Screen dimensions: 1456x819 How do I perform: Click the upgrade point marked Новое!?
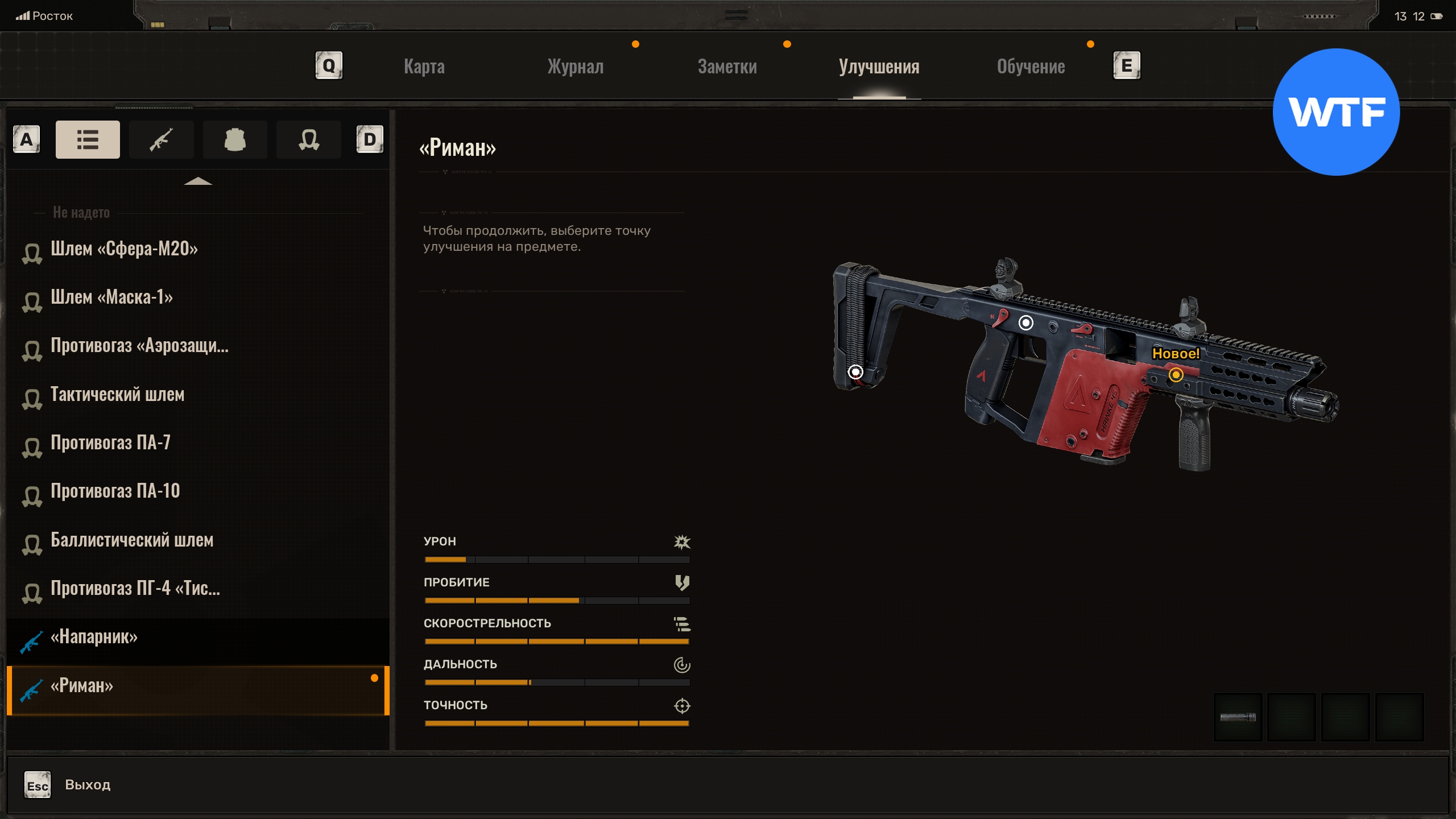click(1176, 375)
